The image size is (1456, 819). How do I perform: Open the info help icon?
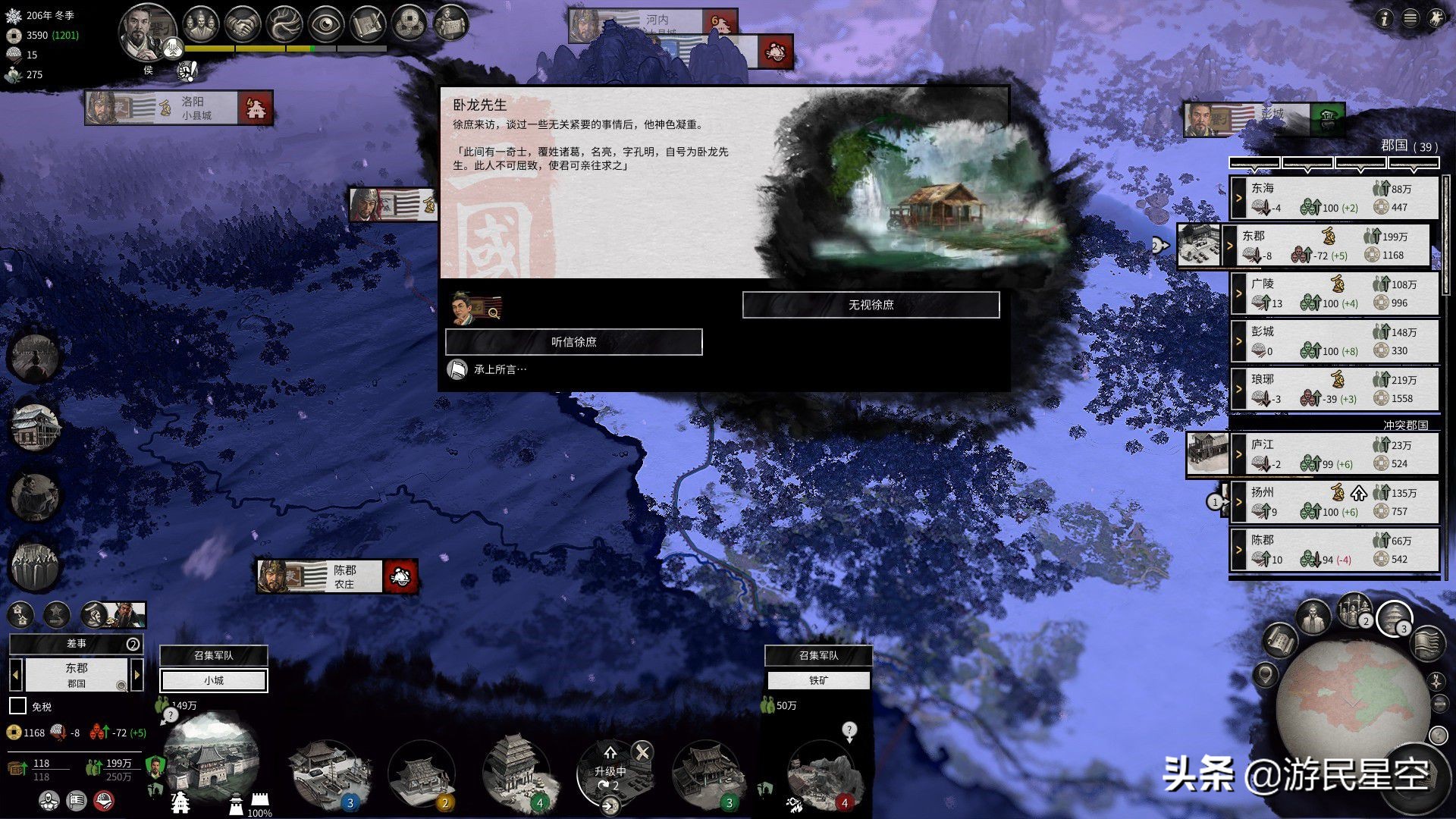(x=1385, y=18)
